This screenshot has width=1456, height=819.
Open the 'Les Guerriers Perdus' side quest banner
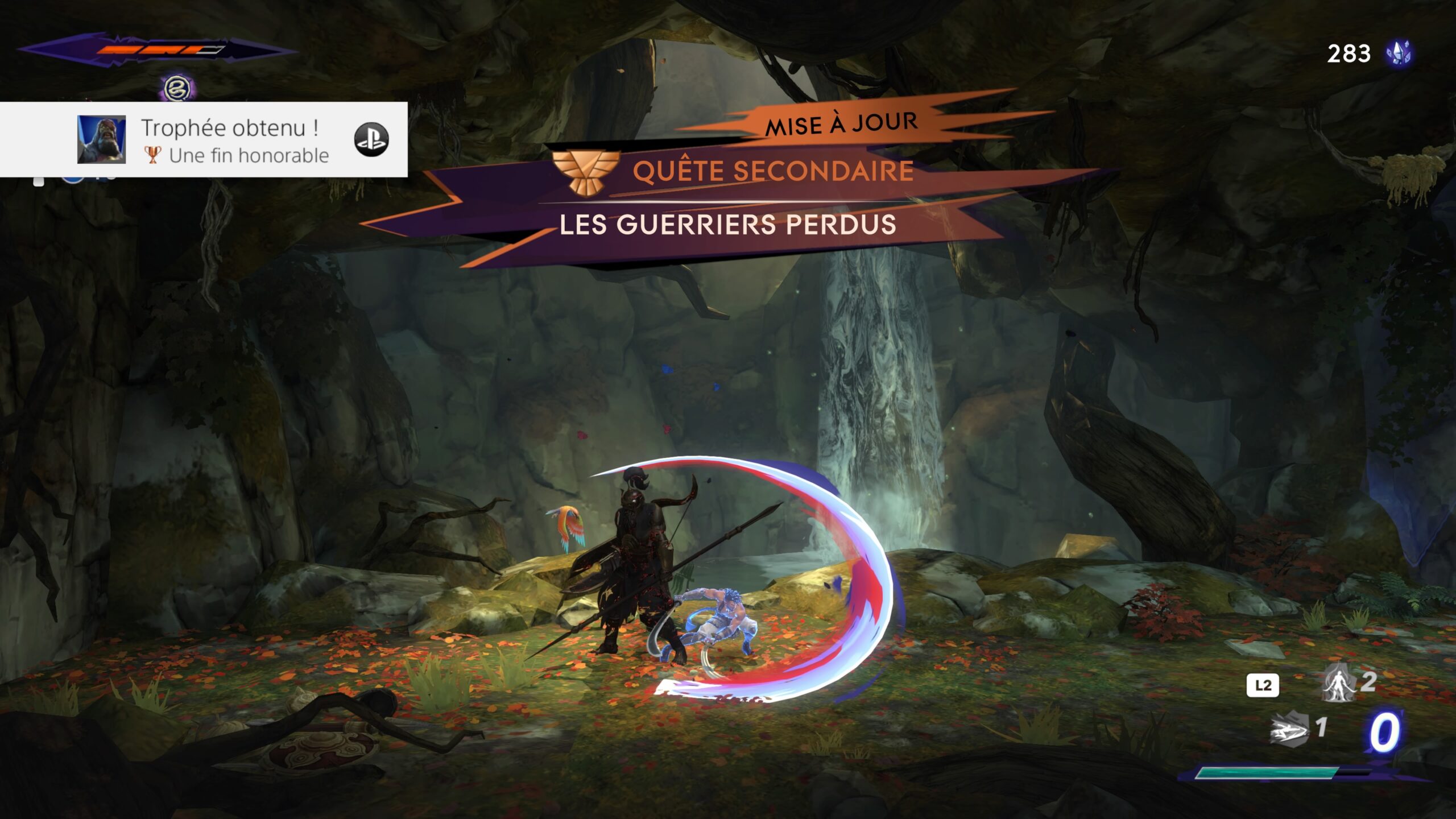point(727,224)
